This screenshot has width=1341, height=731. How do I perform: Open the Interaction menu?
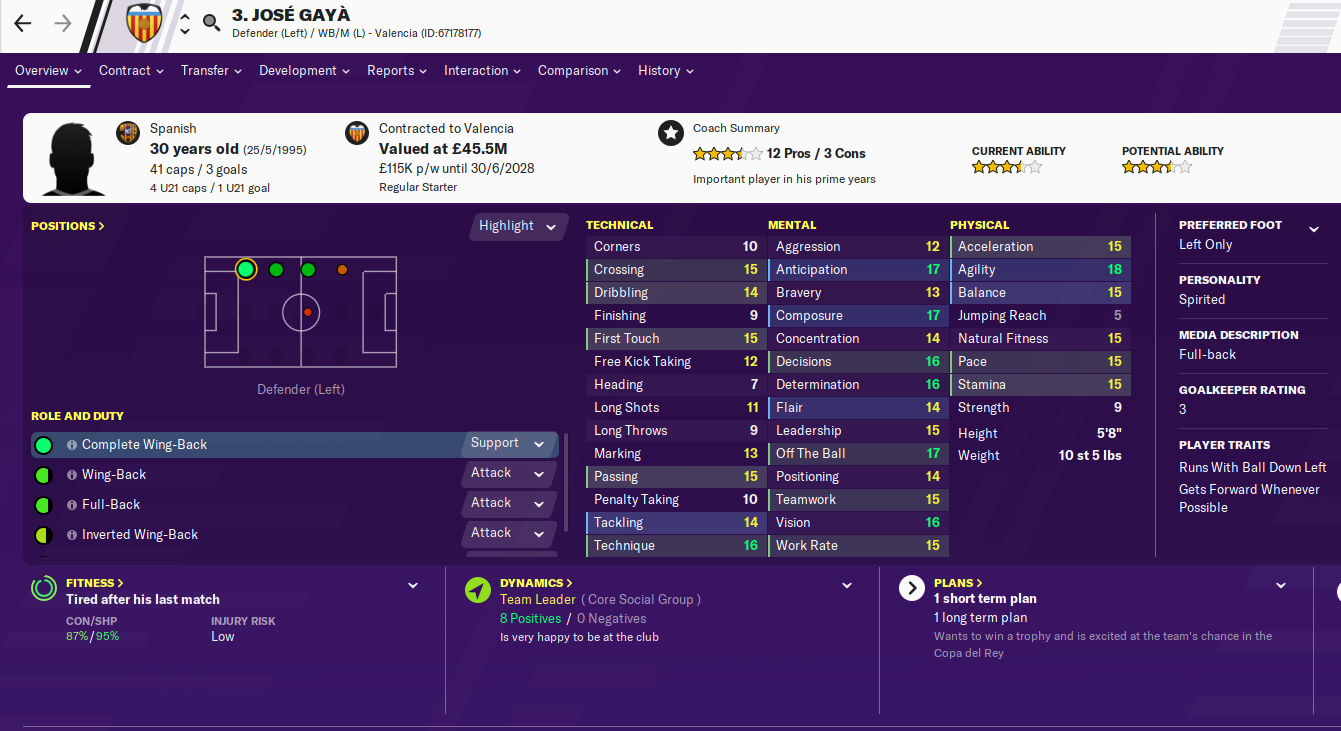pos(483,71)
